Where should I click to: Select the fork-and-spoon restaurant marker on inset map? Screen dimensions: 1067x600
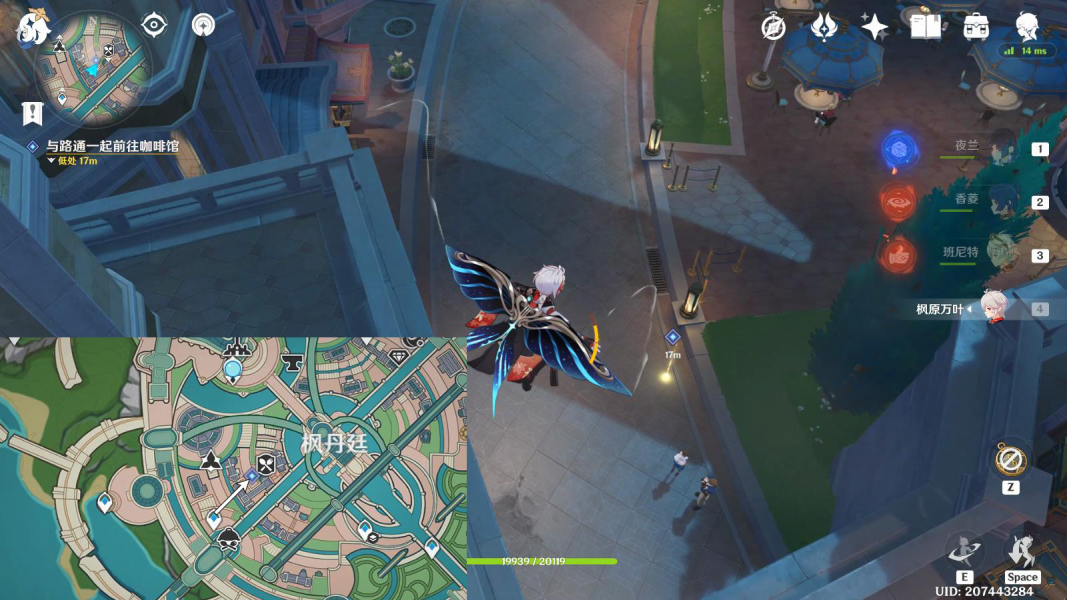266,464
